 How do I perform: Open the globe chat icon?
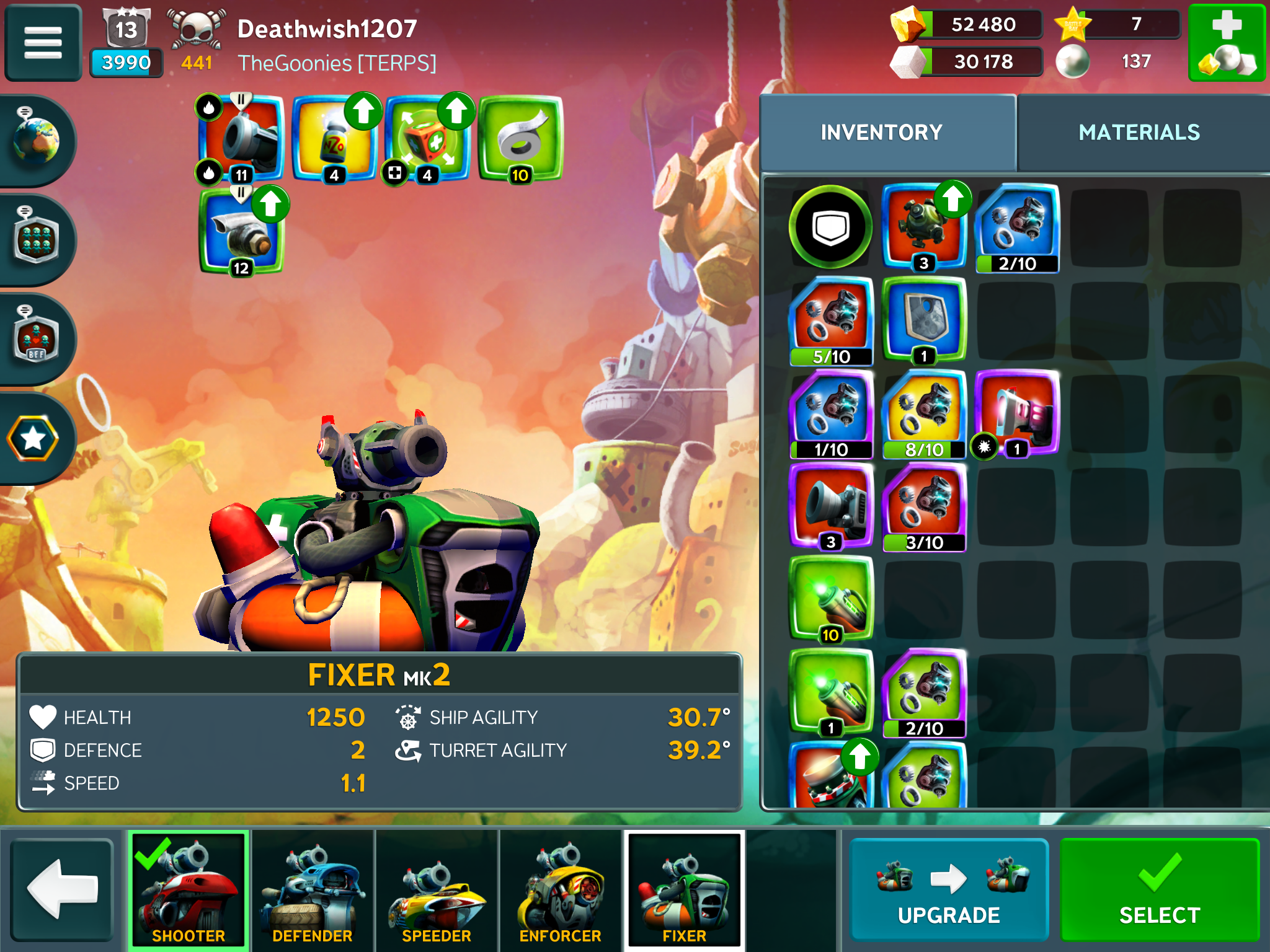point(36,141)
